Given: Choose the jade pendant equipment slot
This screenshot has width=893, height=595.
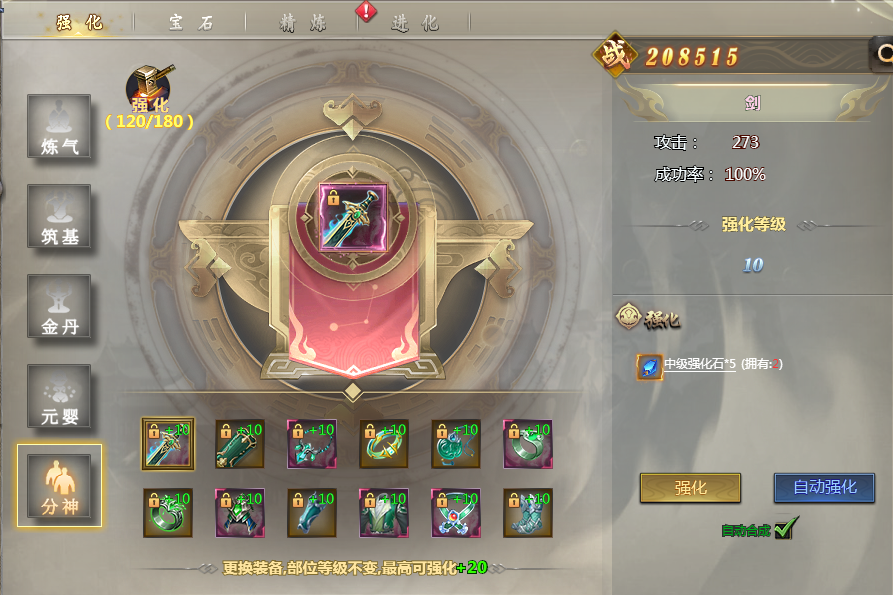Looking at the screenshot, I should pyautogui.click(x=456, y=444).
